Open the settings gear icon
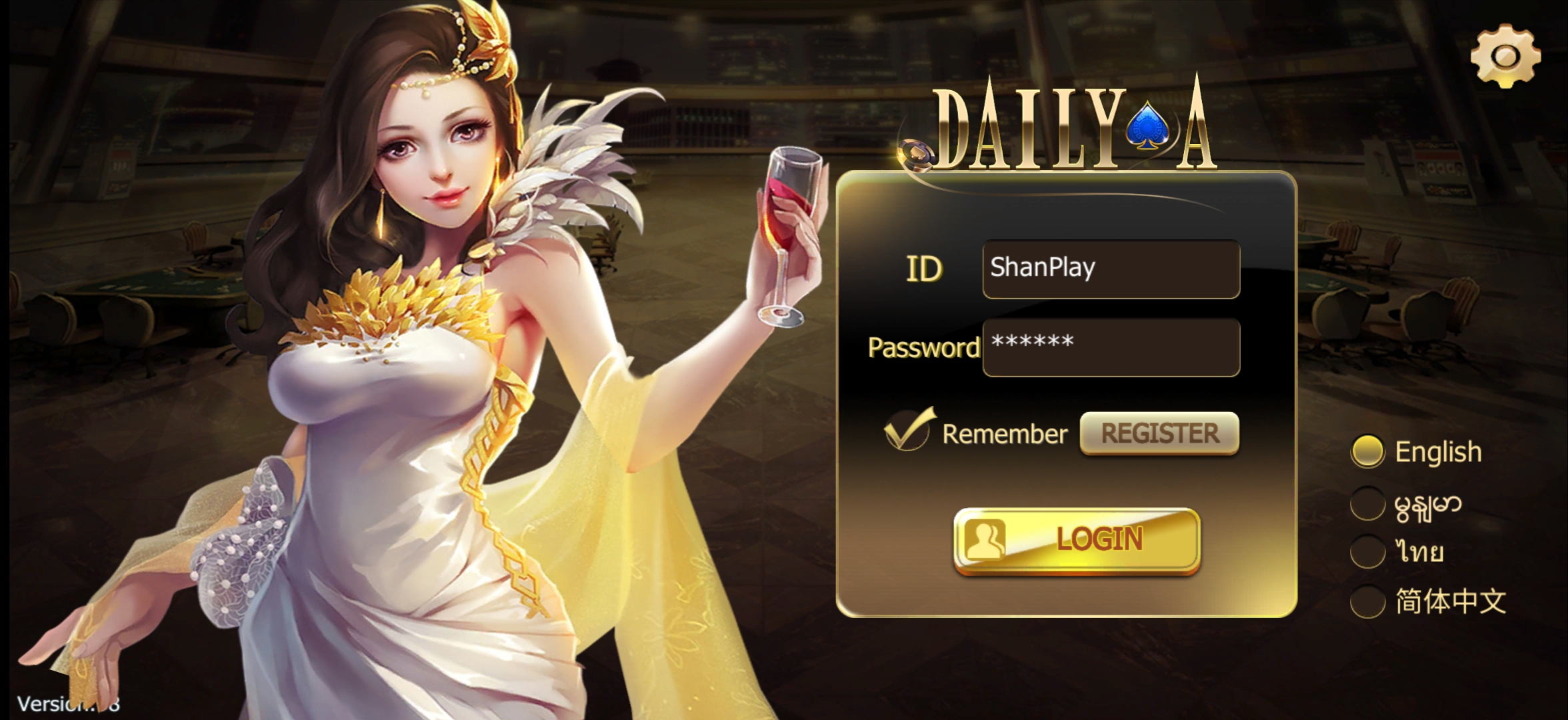Screen dimensions: 1568x720 1505,57
